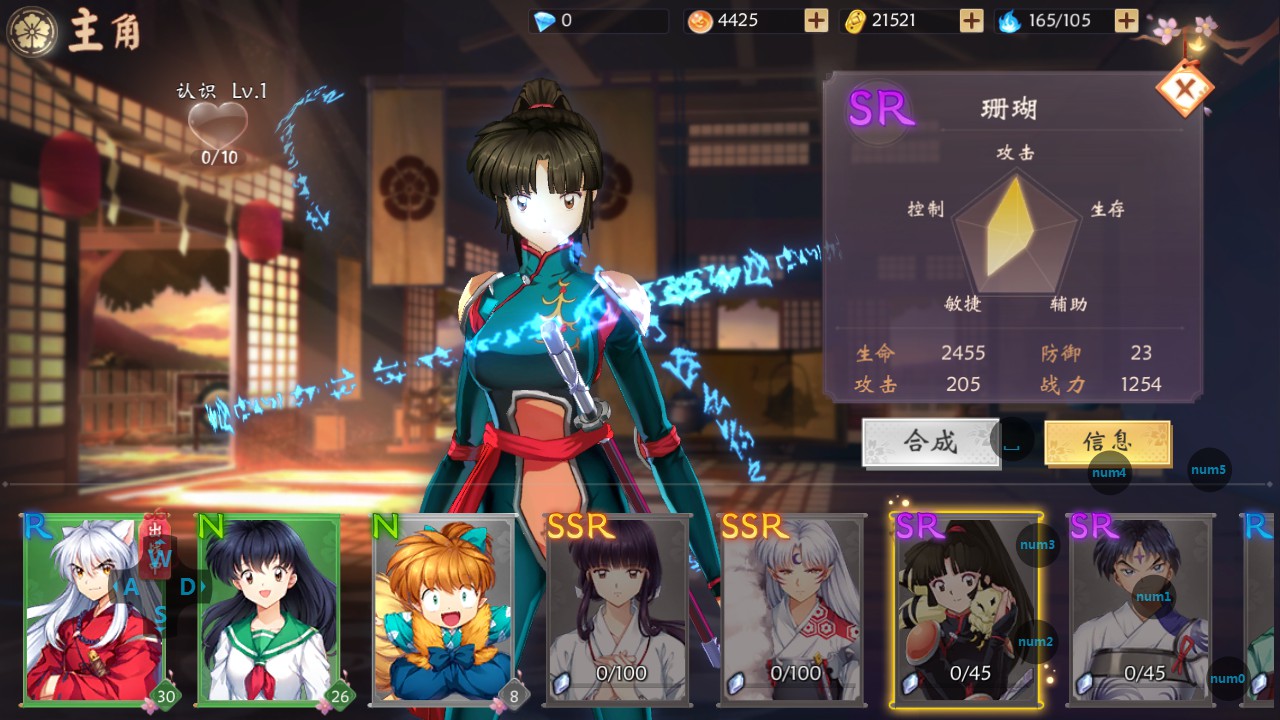Add more orange coin currency
1280x720 pixels.
pyautogui.click(x=816, y=20)
